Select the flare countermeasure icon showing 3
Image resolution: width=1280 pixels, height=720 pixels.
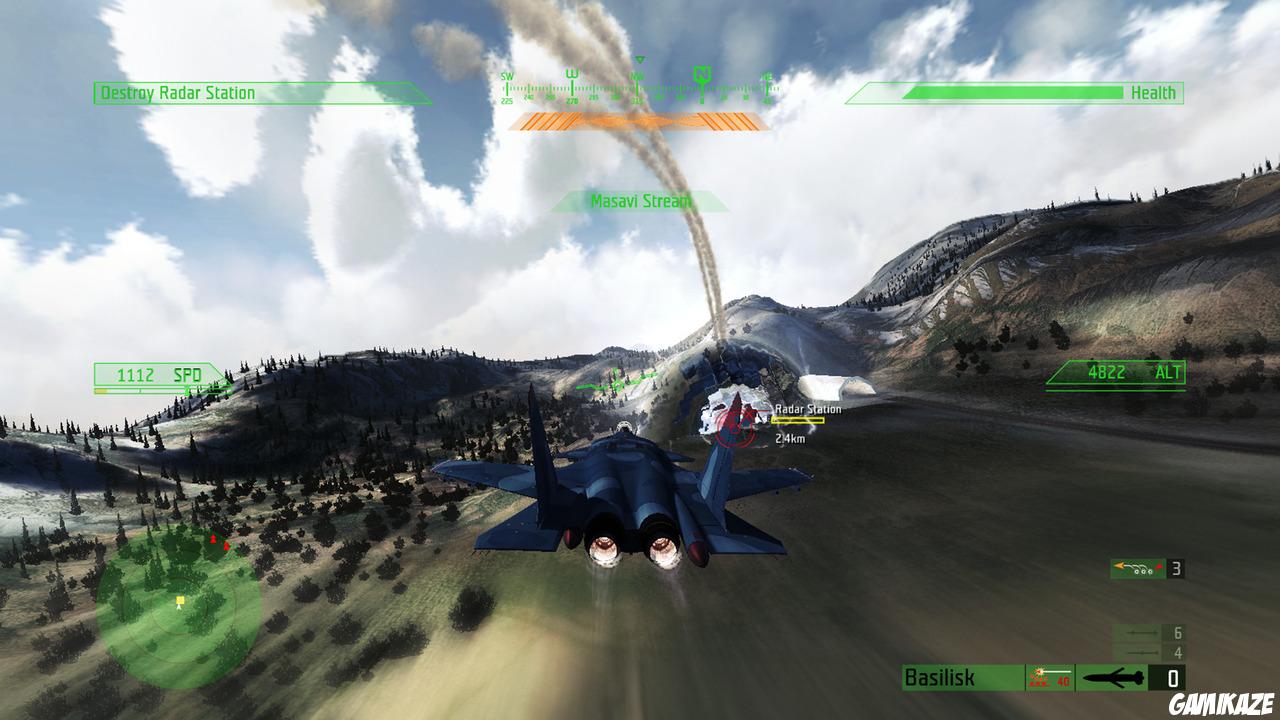1136,568
